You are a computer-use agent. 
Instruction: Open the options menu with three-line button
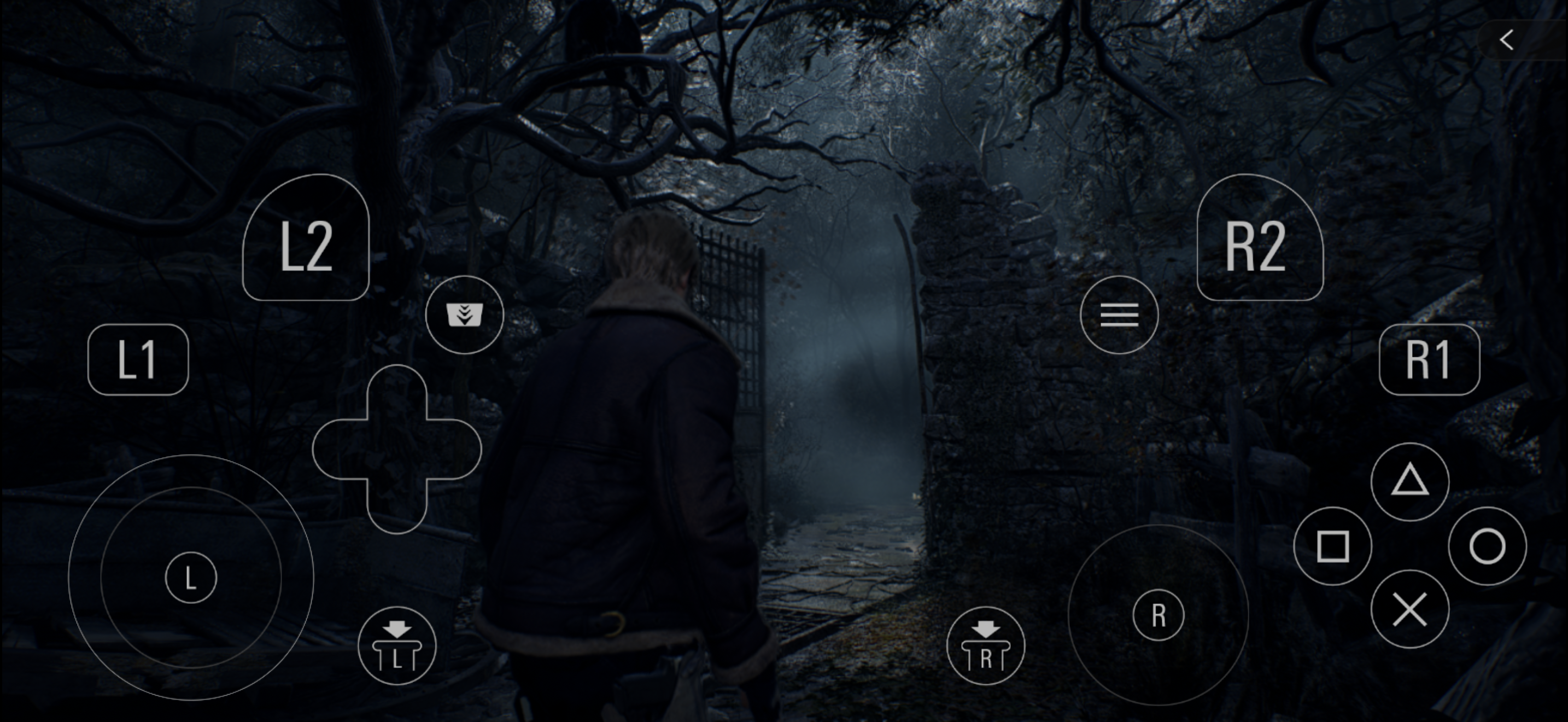coord(1119,315)
